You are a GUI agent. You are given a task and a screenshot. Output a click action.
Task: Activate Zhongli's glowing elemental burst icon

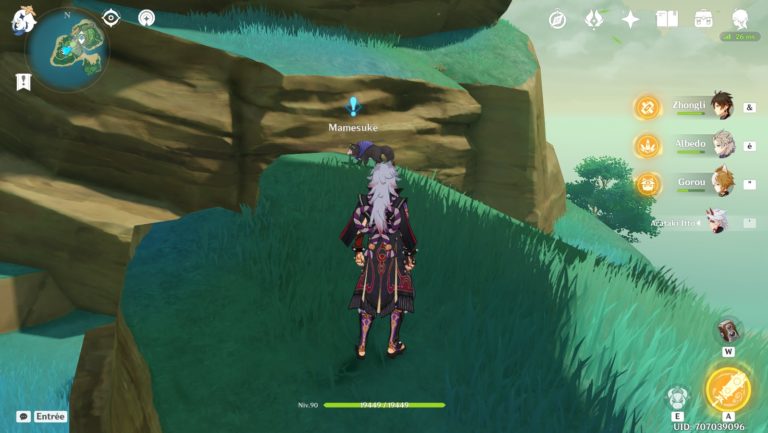click(x=647, y=108)
